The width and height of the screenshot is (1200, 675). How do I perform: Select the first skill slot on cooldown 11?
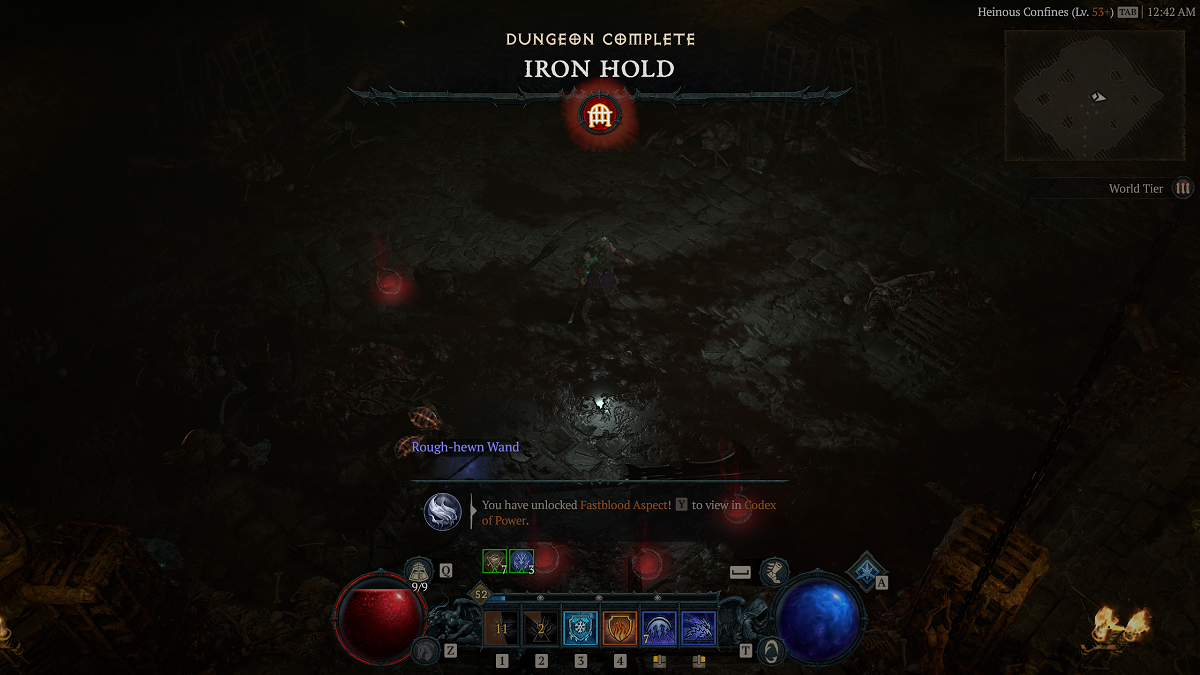[x=502, y=629]
